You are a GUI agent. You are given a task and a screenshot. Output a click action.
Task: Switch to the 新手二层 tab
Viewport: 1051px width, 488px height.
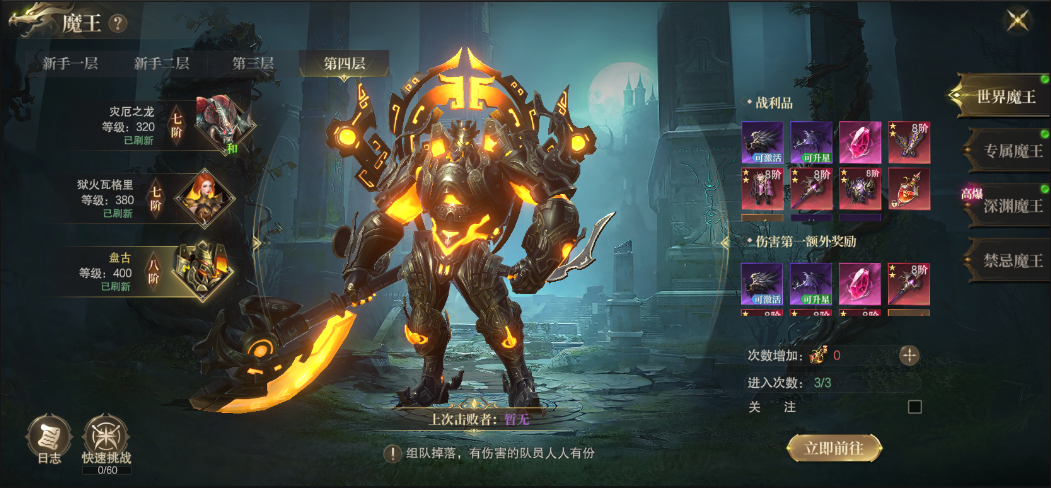[162, 63]
